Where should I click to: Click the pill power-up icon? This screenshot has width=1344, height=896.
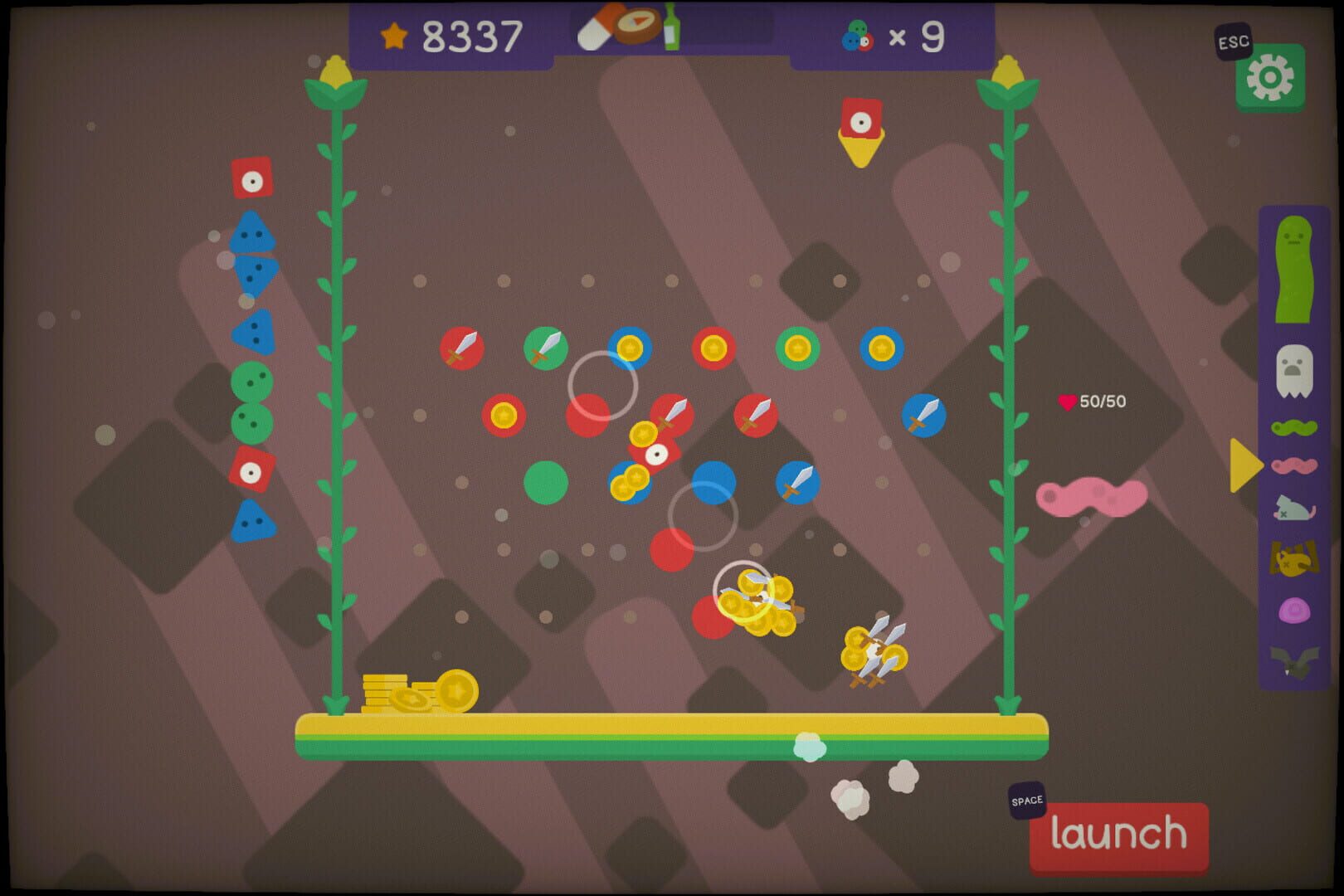596,27
